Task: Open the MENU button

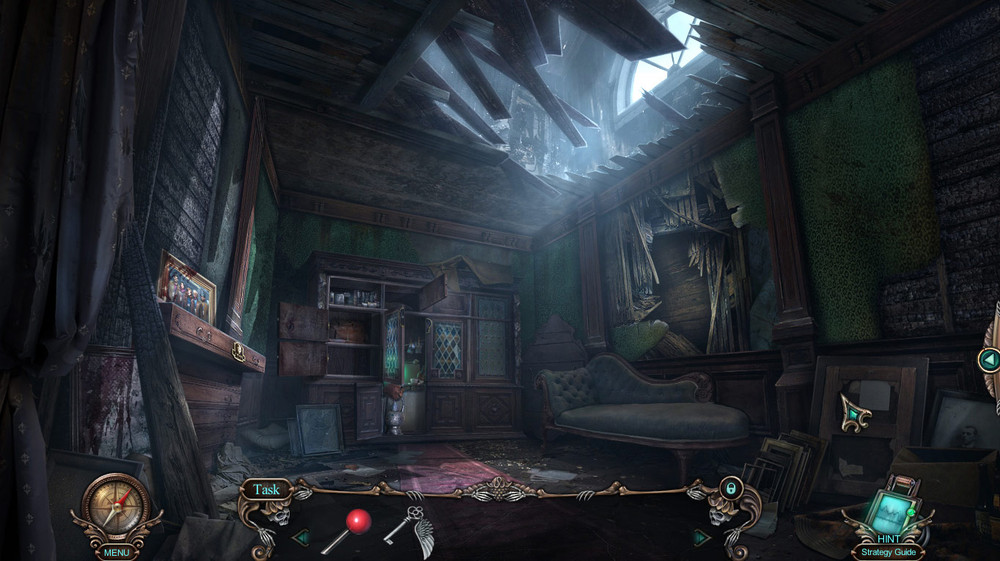Action: (x=117, y=551)
